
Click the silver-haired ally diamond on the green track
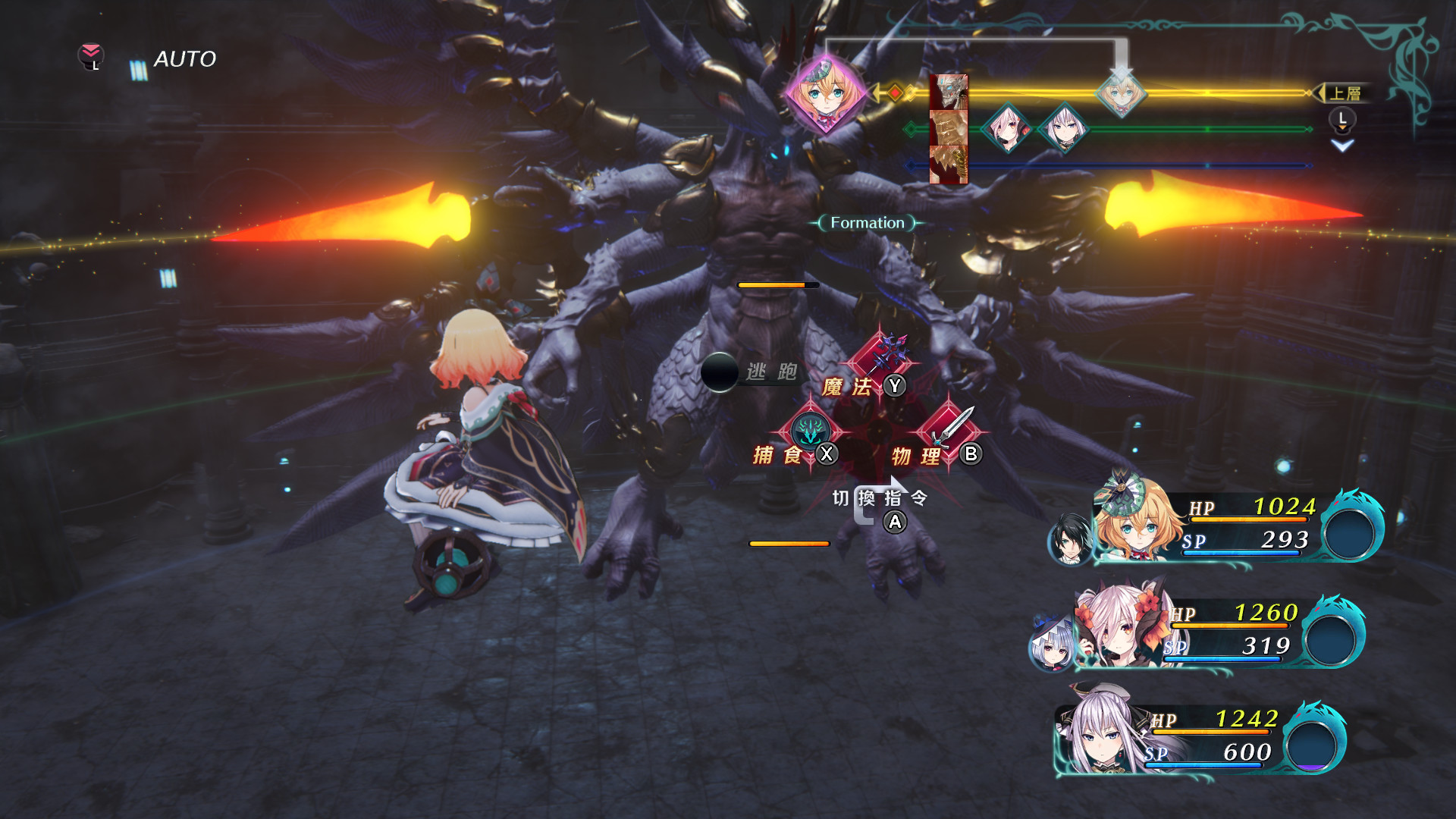pos(1064,129)
